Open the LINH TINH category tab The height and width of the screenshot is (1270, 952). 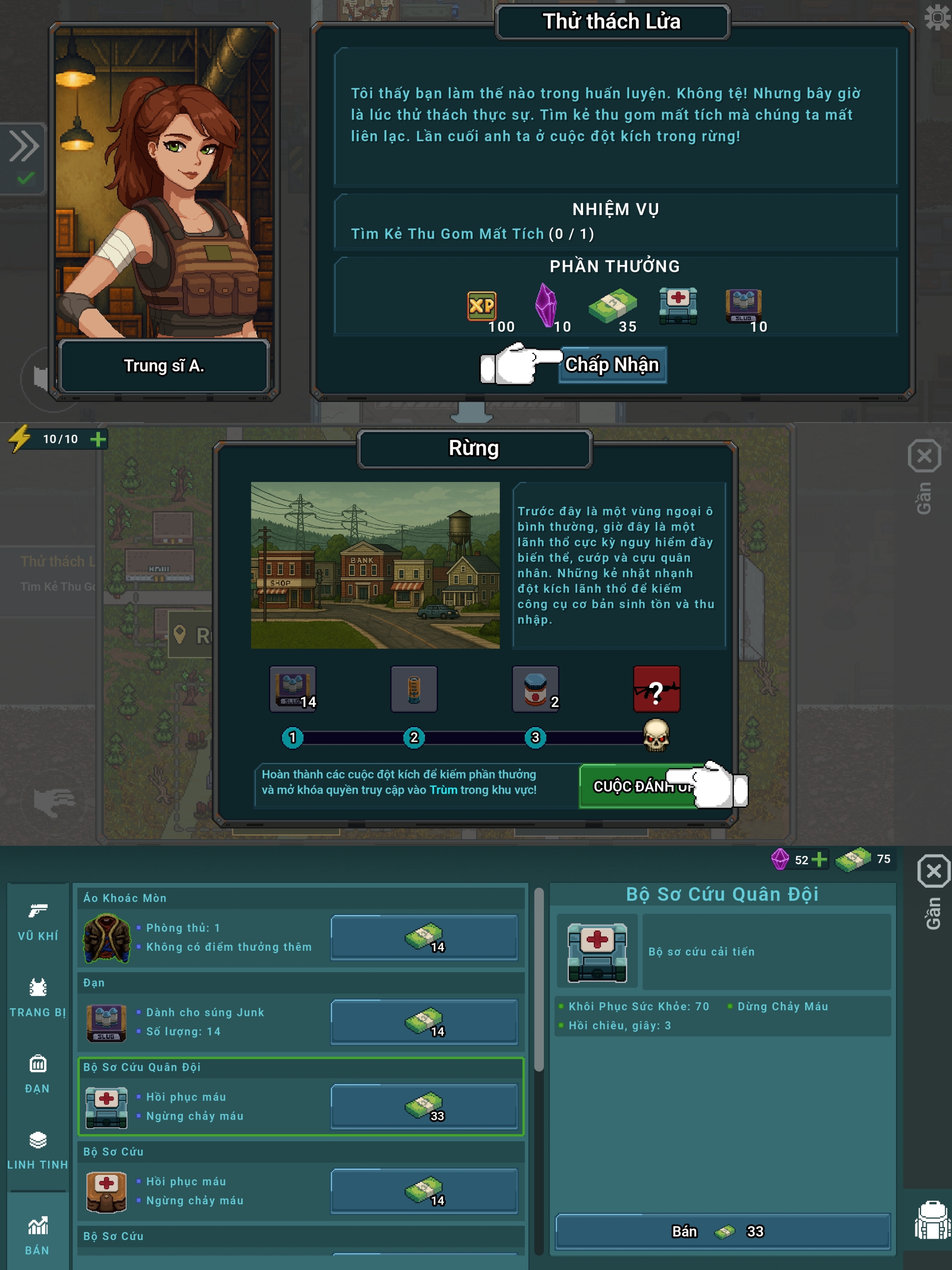38,1150
